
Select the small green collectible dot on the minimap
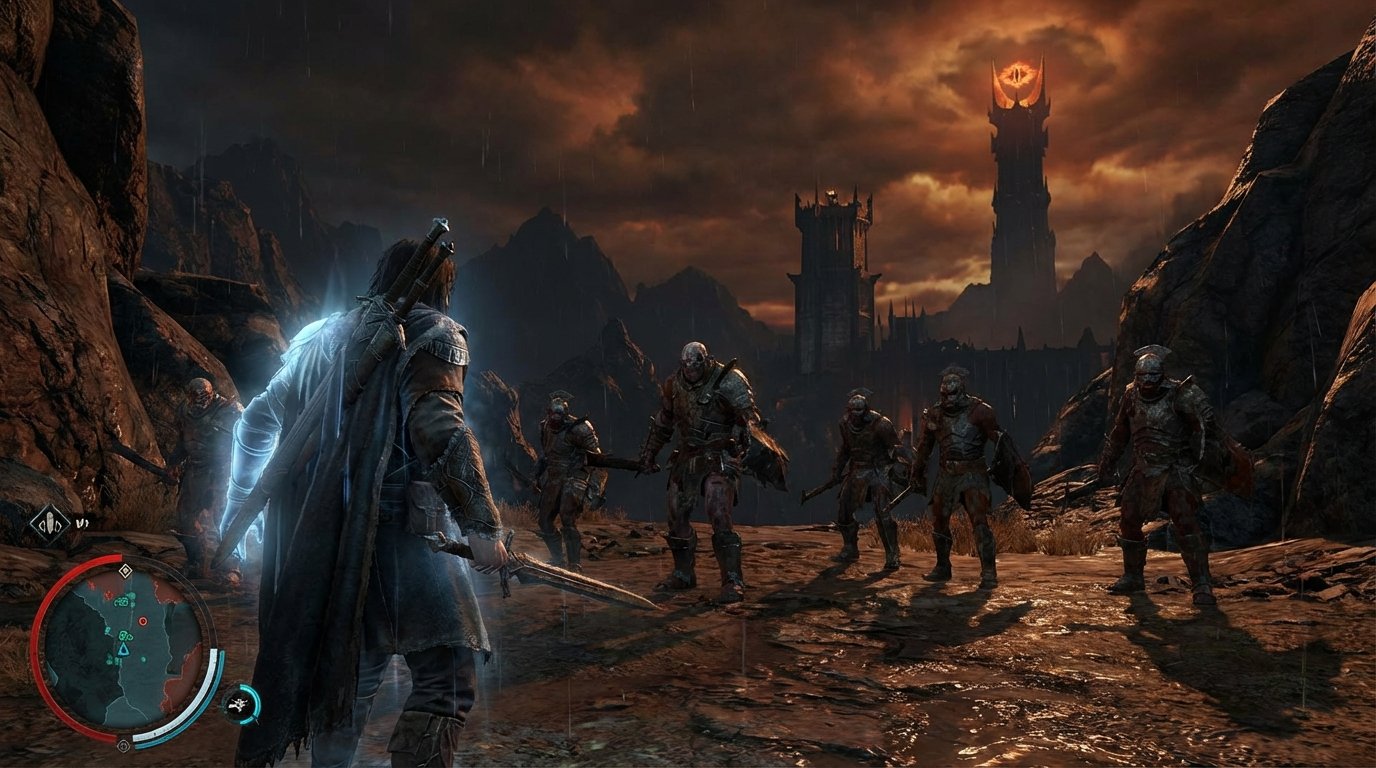click(x=142, y=660)
